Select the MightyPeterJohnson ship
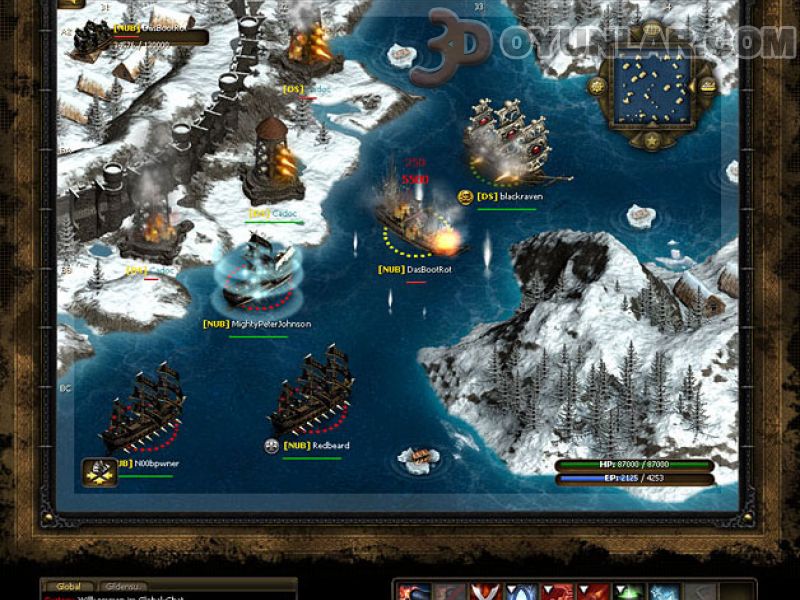This screenshot has height=600, width=800. 257,273
